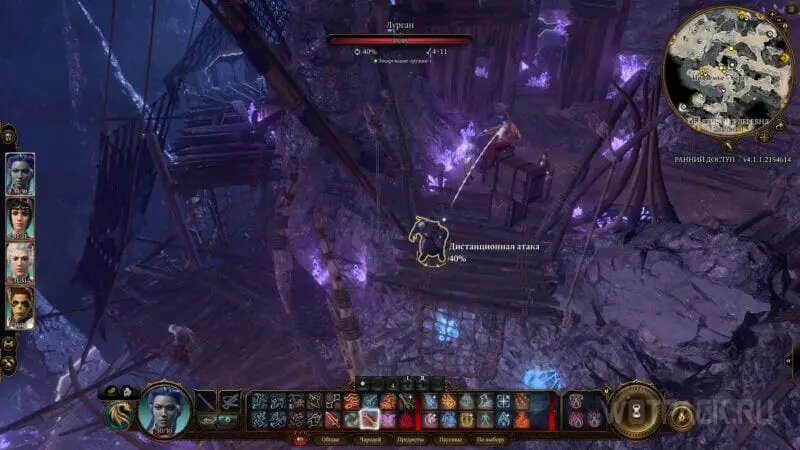Select the githyanki party member portrait

coord(20,308)
